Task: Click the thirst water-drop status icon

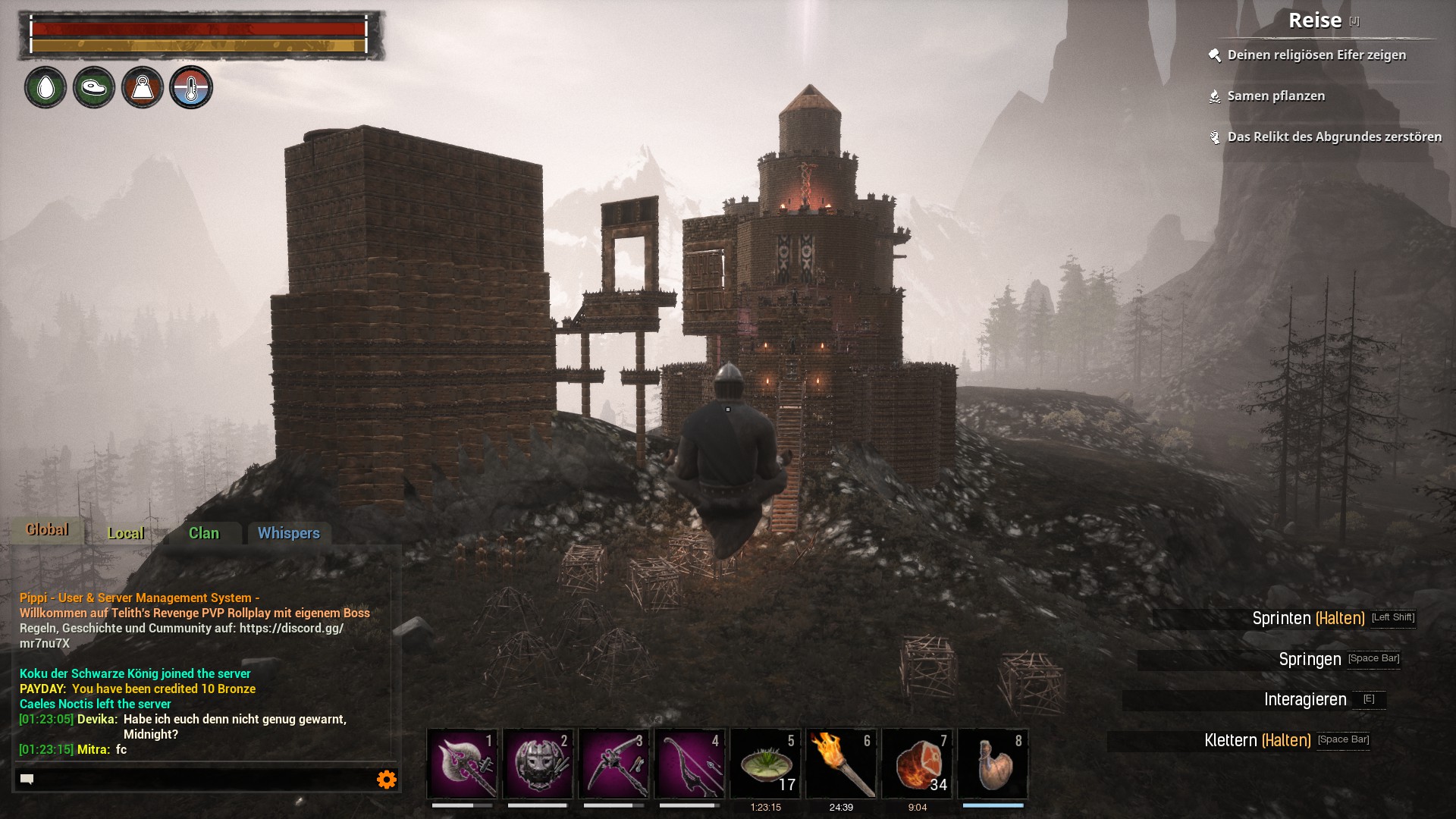Action: tap(45, 88)
